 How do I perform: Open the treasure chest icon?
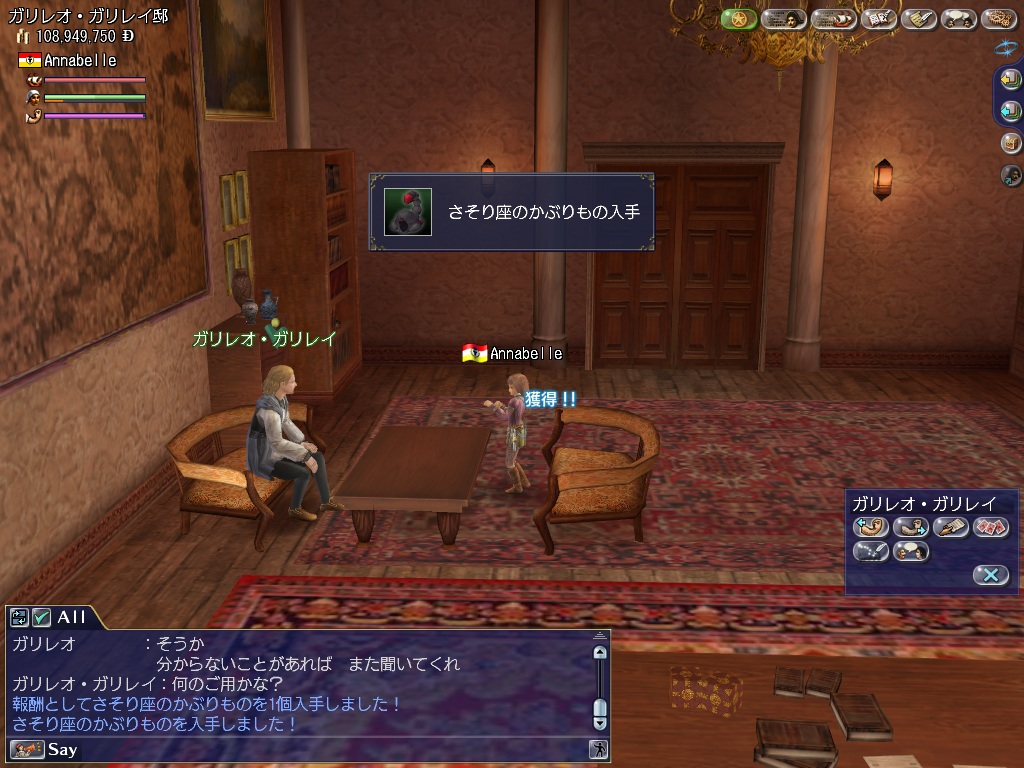pos(1010,143)
